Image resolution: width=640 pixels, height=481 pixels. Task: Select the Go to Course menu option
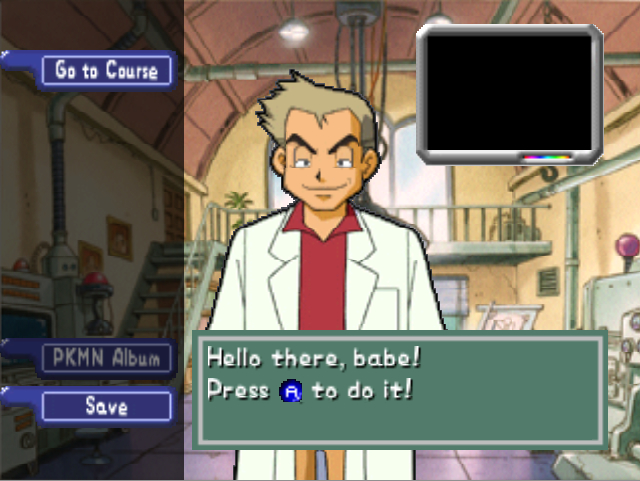pyautogui.click(x=106, y=70)
